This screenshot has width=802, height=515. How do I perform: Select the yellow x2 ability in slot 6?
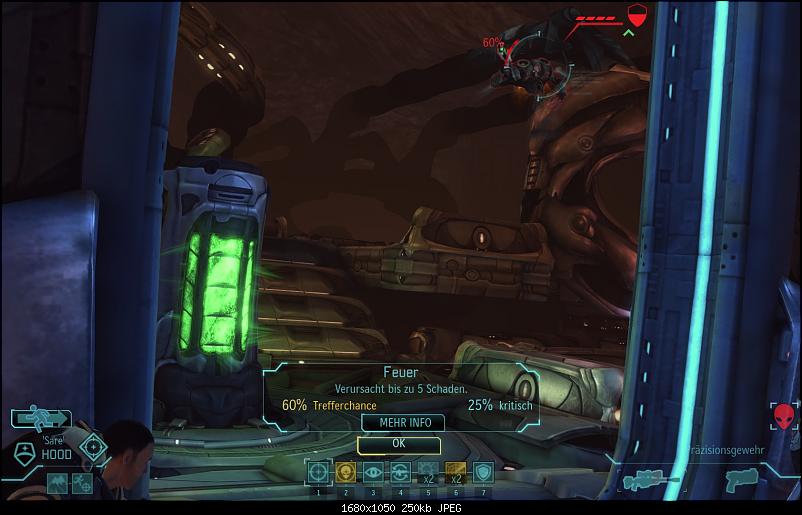tap(455, 472)
